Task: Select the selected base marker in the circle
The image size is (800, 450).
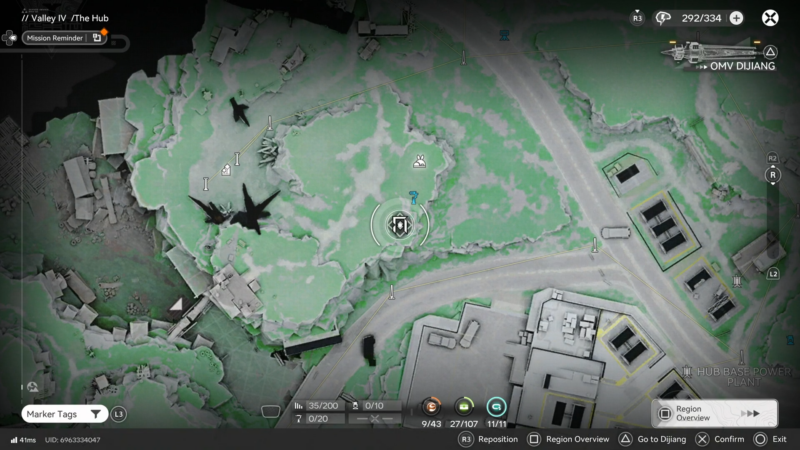Action: tap(400, 225)
